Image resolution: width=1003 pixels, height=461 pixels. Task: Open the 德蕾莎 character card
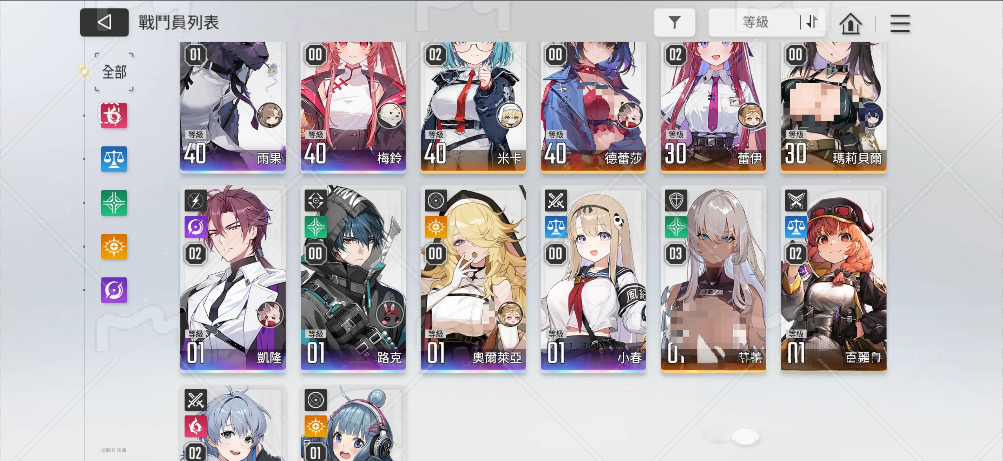click(x=593, y=105)
